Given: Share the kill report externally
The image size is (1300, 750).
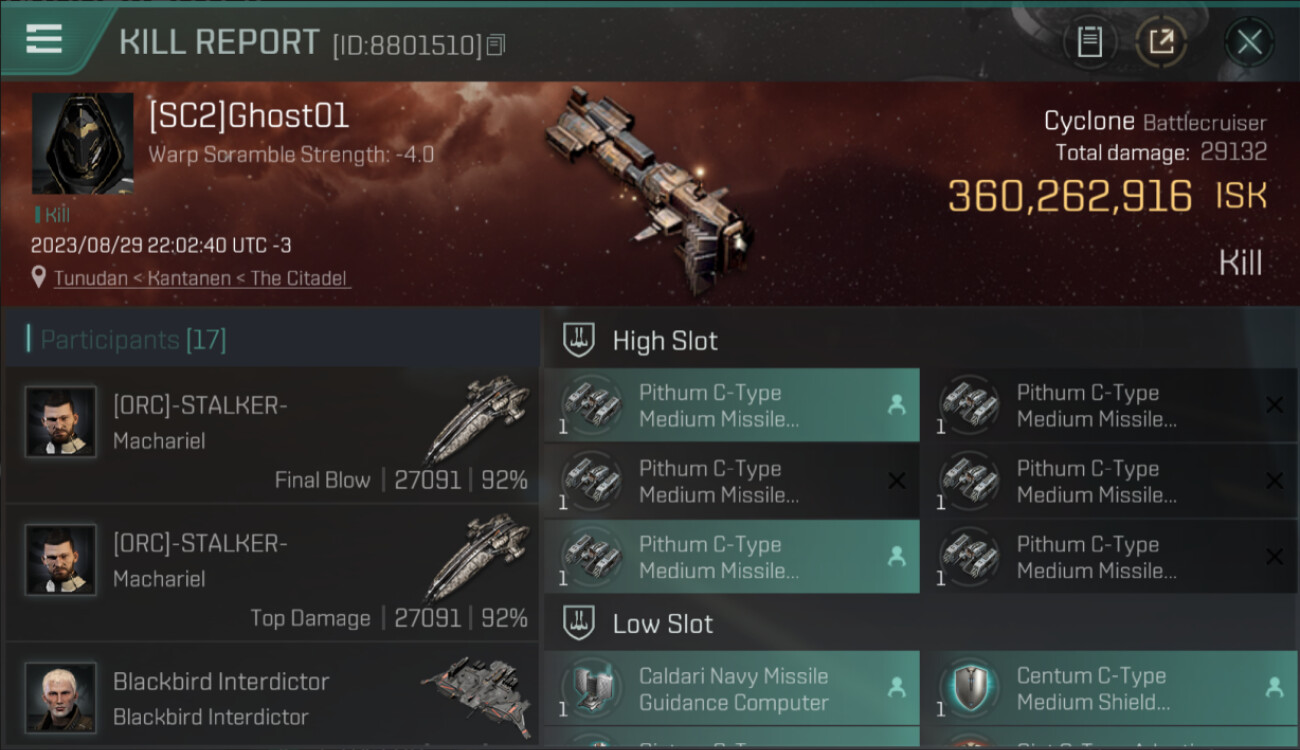Looking at the screenshot, I should point(1161,42).
